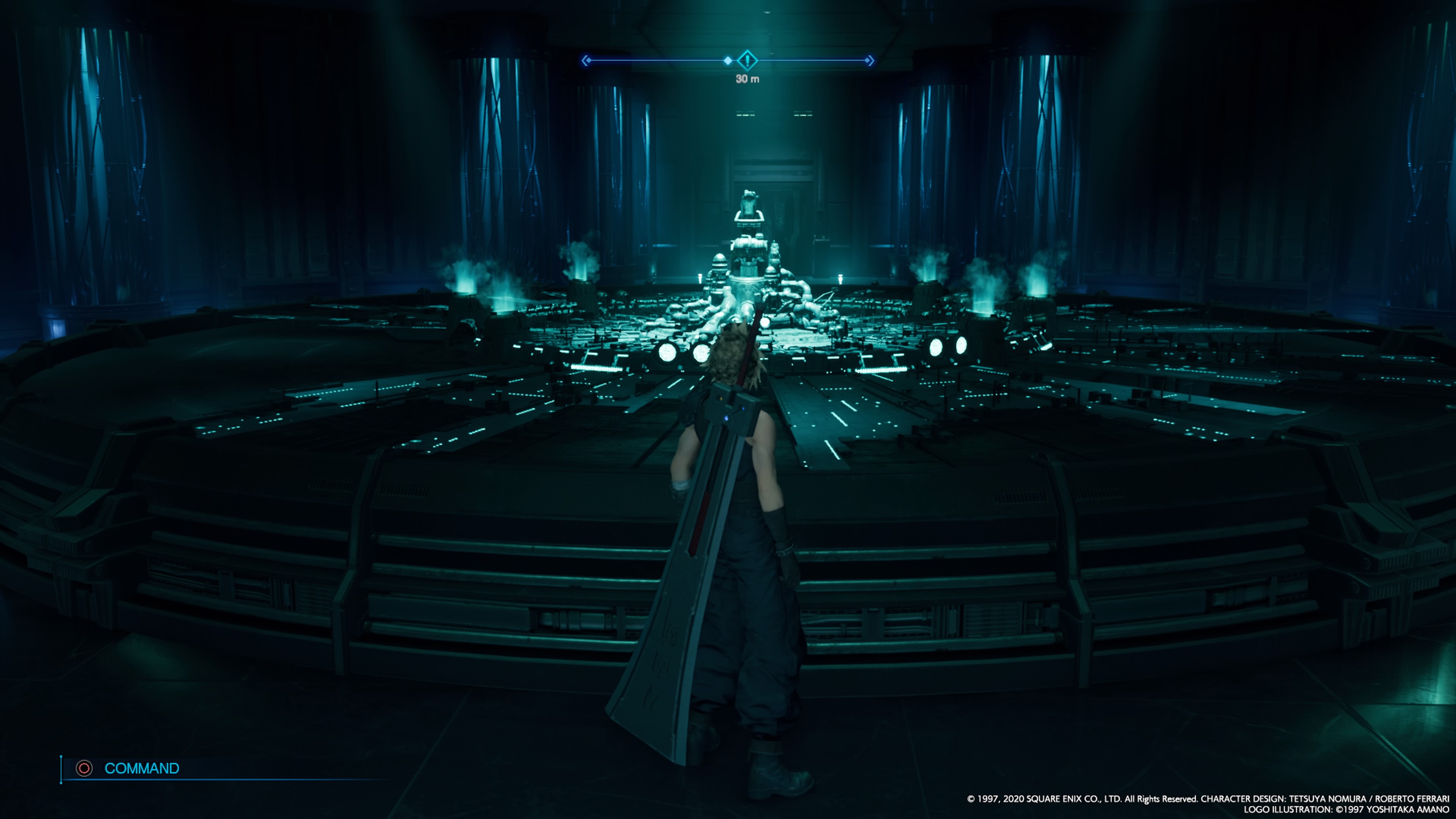Select the objective marker on the compass
Screen dimensions: 1456x819
747,60
